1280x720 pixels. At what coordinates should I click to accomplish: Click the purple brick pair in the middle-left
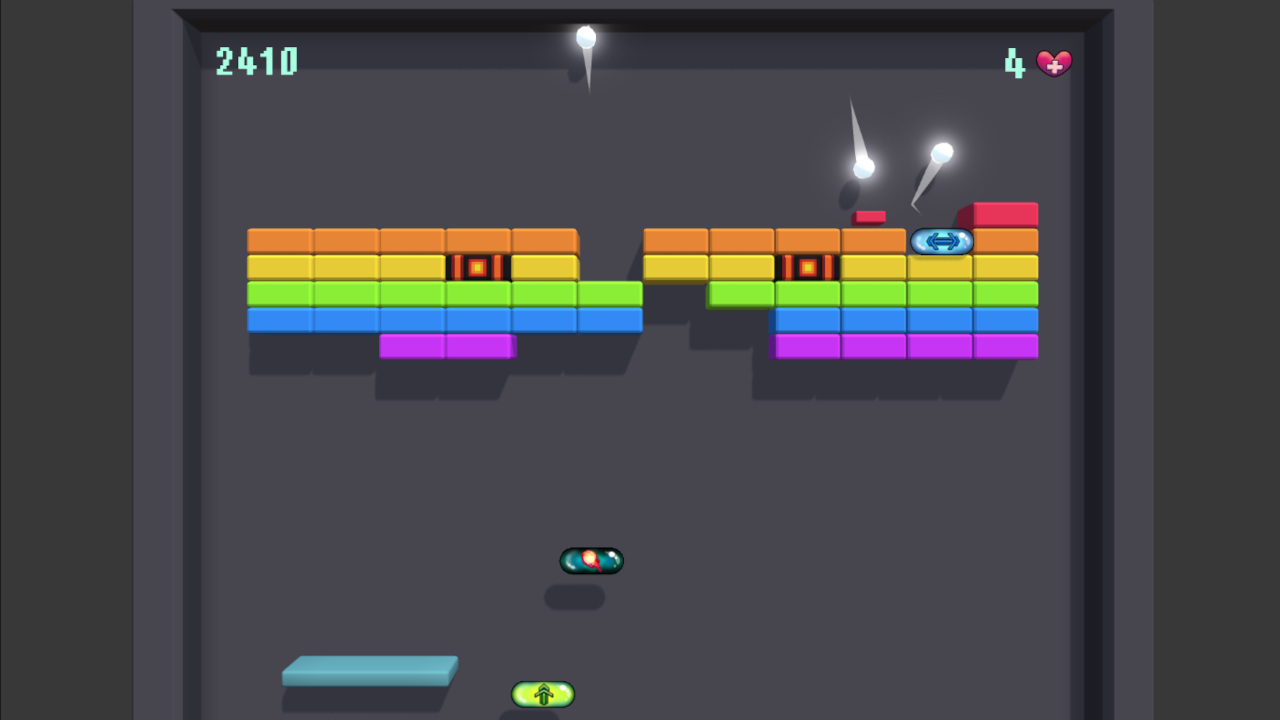pyautogui.click(x=447, y=345)
